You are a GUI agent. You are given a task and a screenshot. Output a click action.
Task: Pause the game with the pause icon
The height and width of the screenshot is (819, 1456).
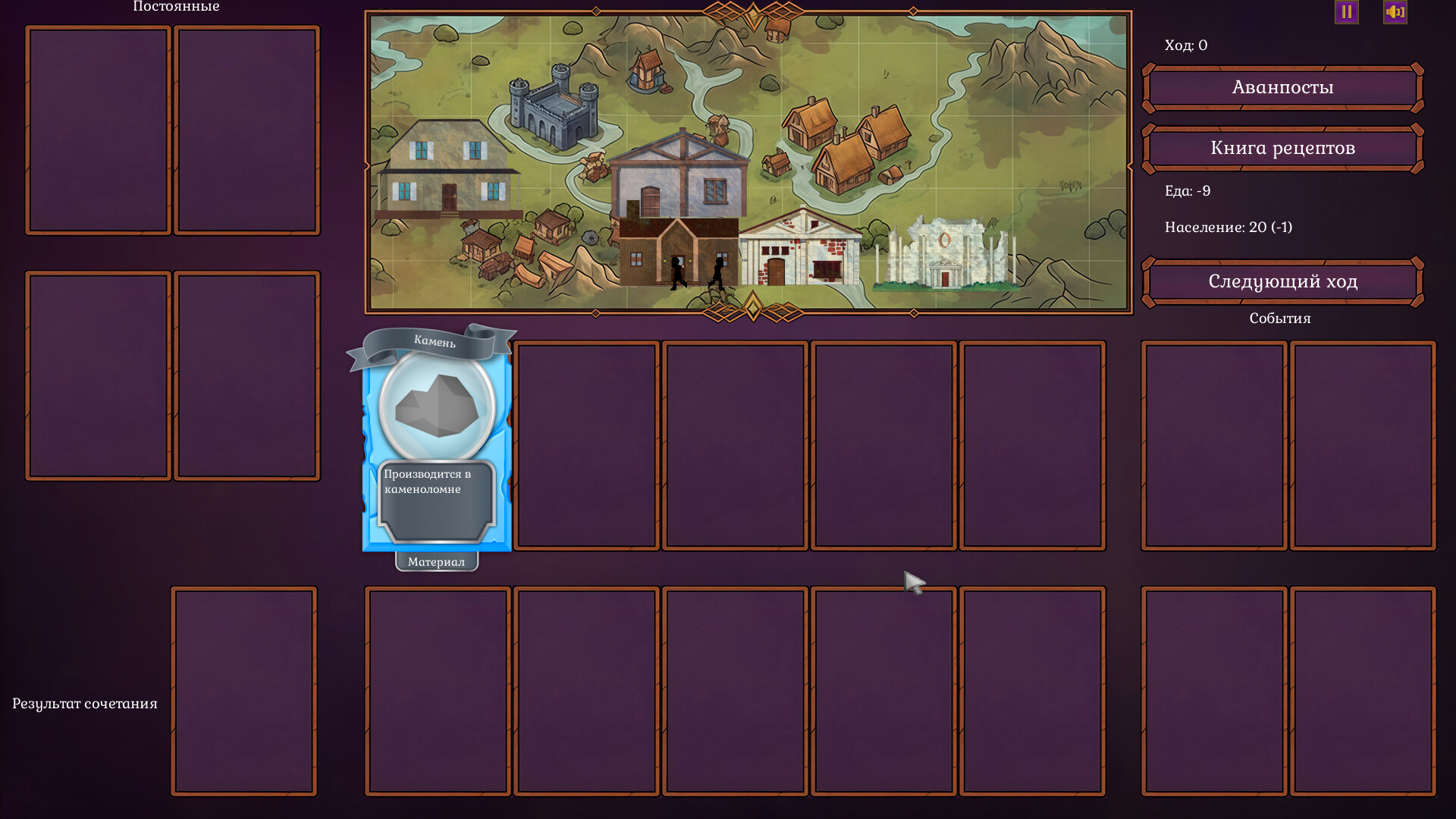pyautogui.click(x=1346, y=11)
